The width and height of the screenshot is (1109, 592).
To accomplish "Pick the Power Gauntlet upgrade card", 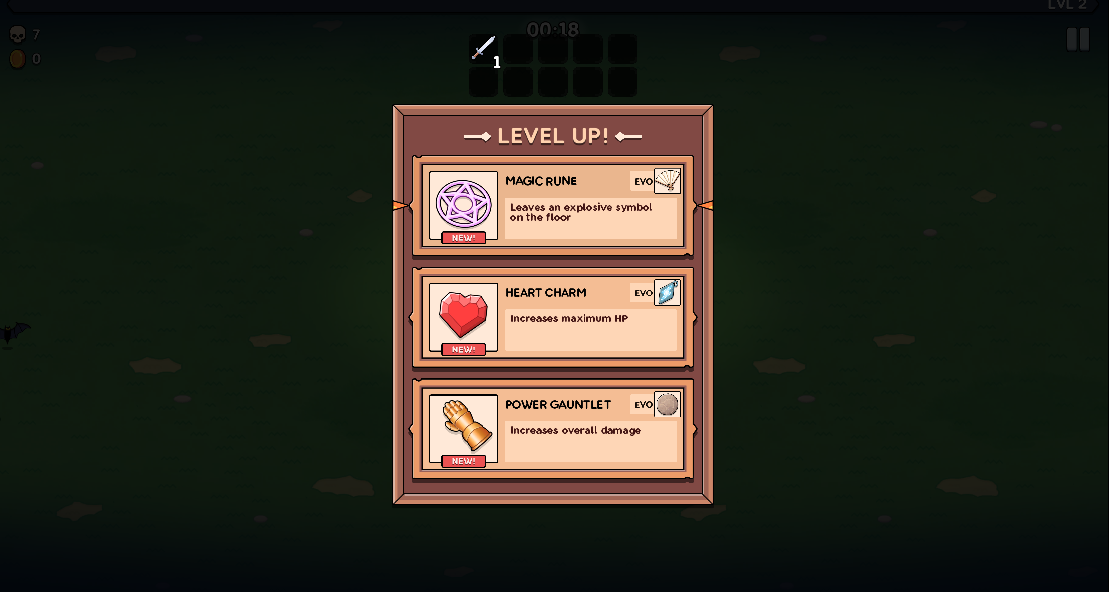I will [552, 430].
